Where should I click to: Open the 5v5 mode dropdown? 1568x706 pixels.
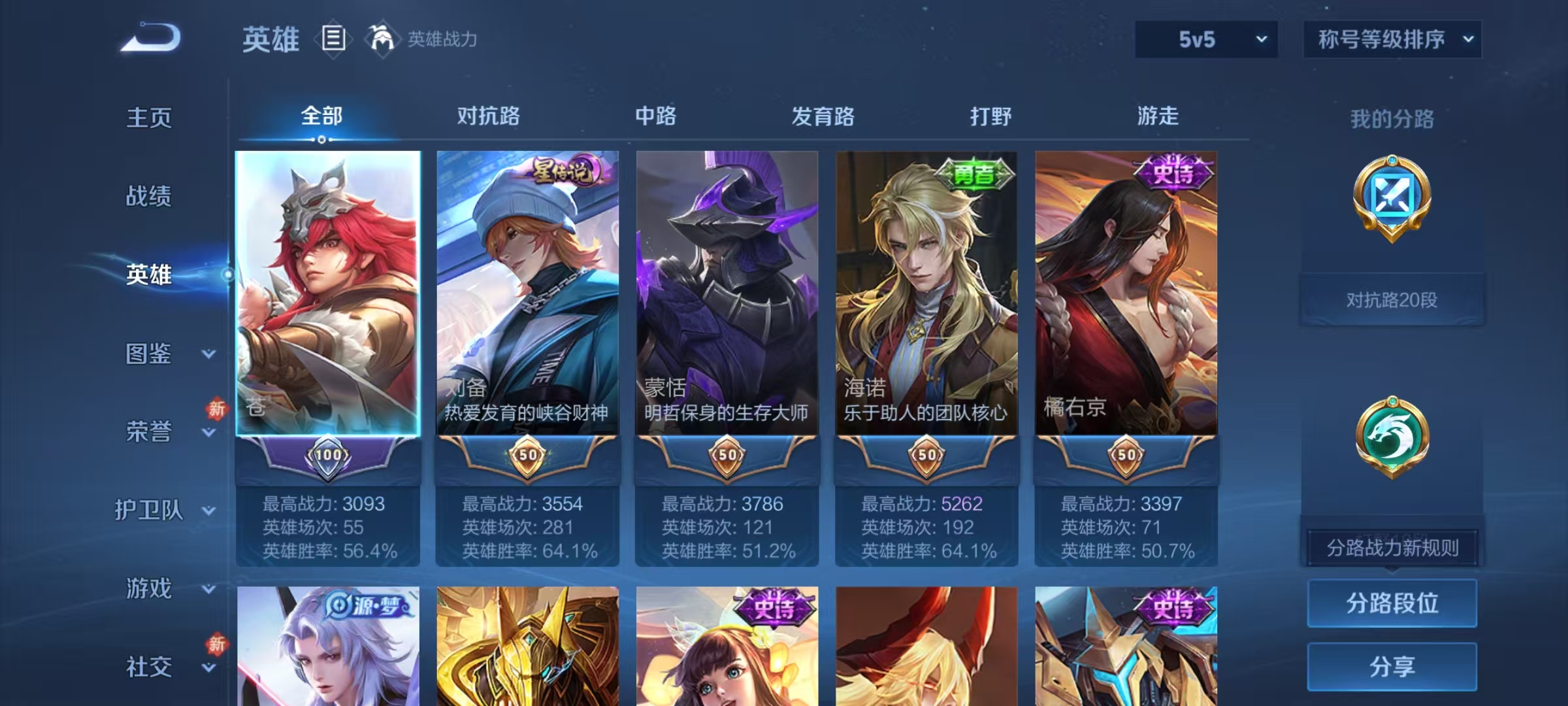pos(1204,39)
